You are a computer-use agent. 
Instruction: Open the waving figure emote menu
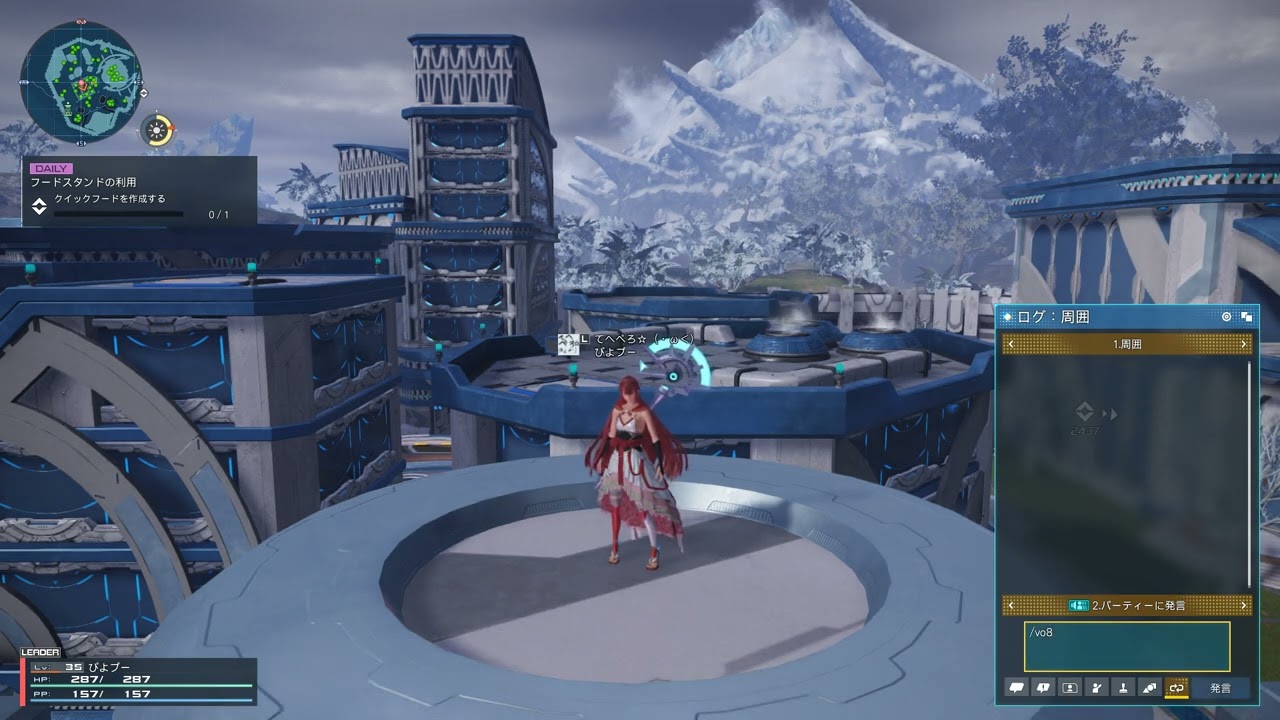click(1097, 688)
